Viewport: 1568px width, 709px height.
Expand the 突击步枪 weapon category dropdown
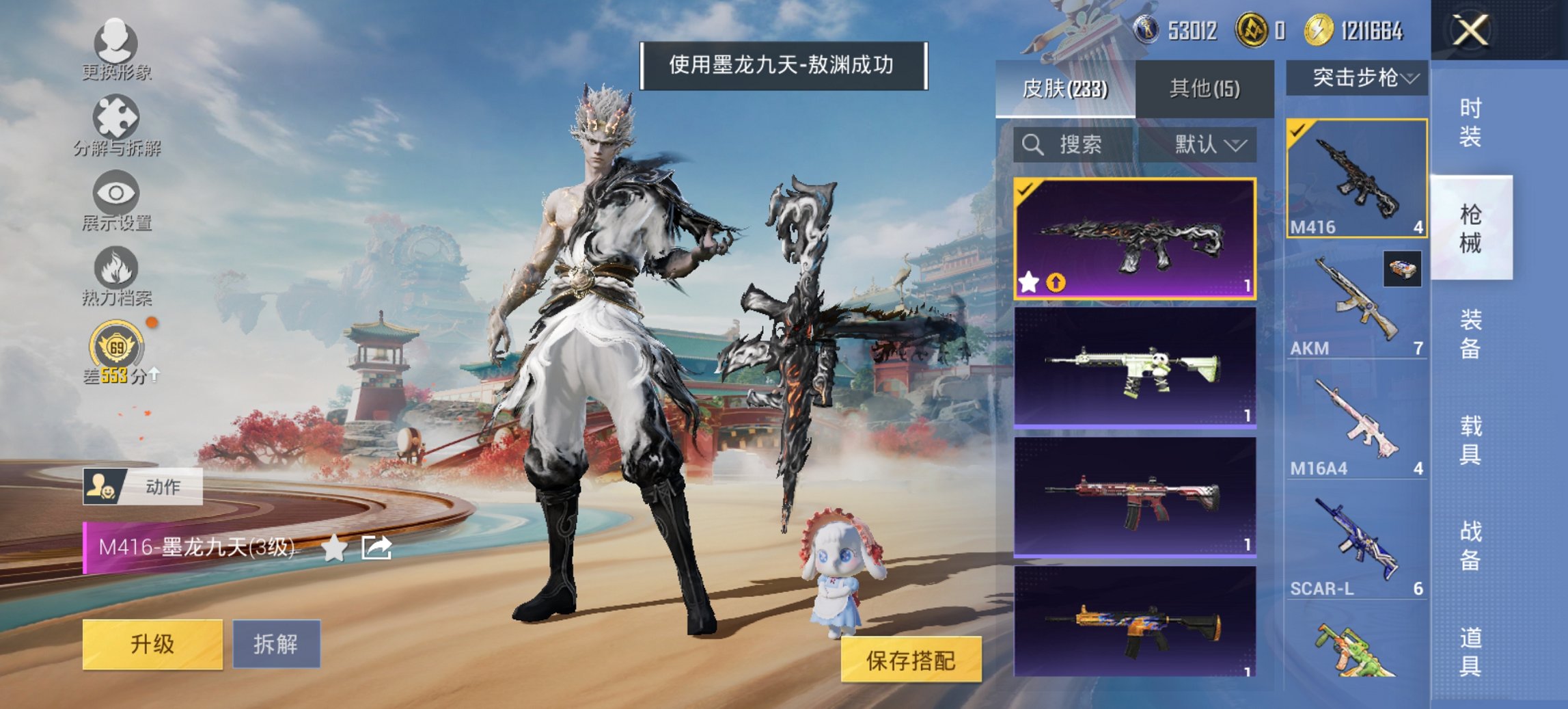pos(1360,78)
